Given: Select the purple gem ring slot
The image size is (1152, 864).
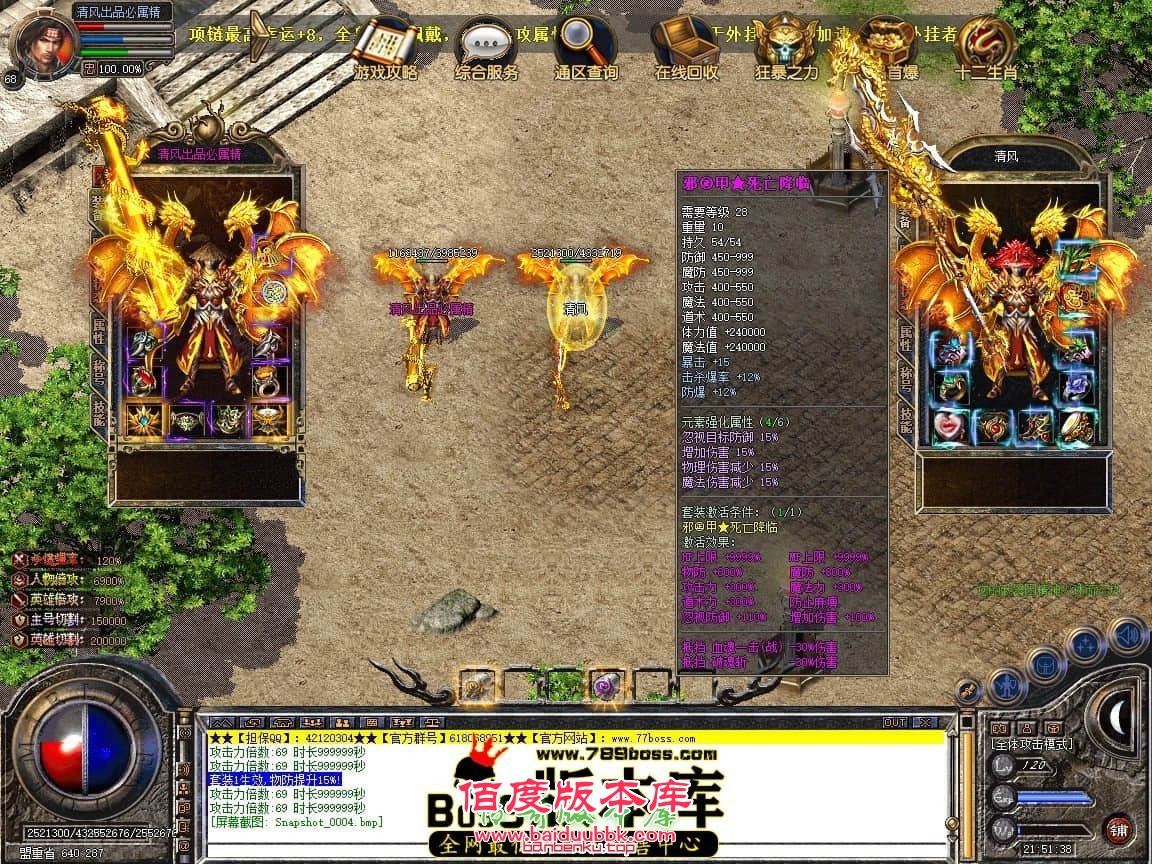Looking at the screenshot, I should (x=1075, y=384).
